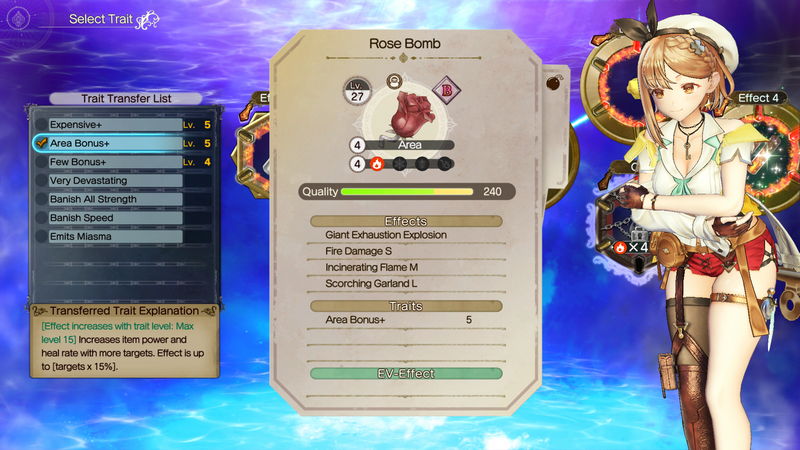Select the Emits Miasma trait

coord(110,236)
